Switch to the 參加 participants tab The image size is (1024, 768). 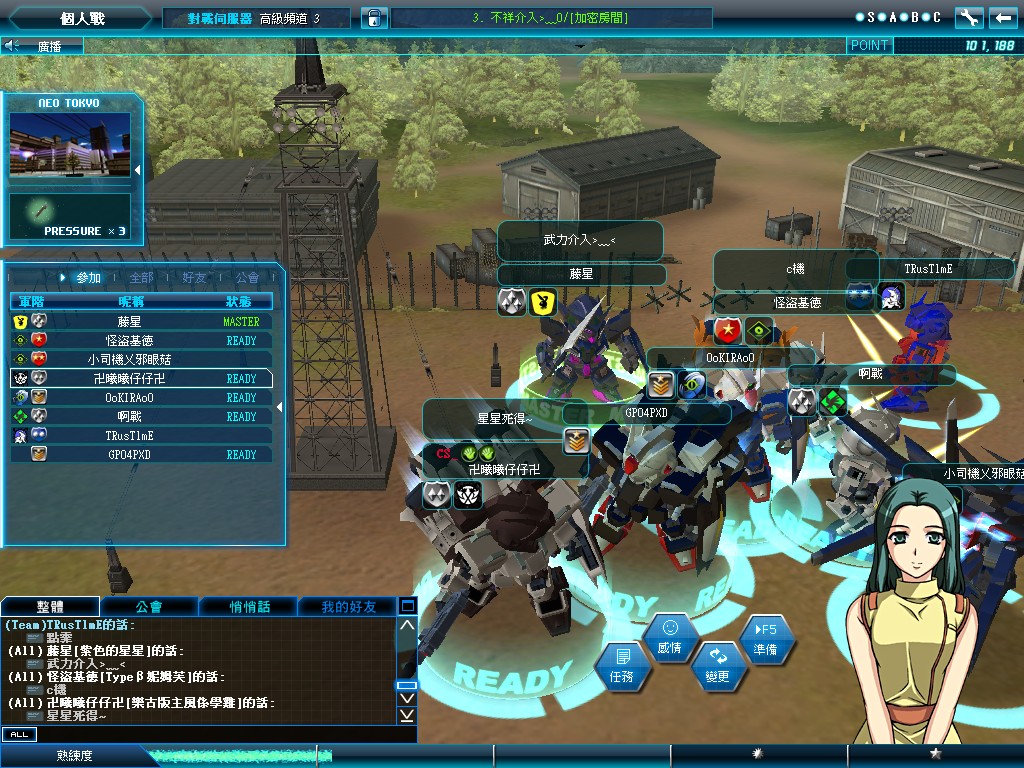pyautogui.click(x=88, y=277)
